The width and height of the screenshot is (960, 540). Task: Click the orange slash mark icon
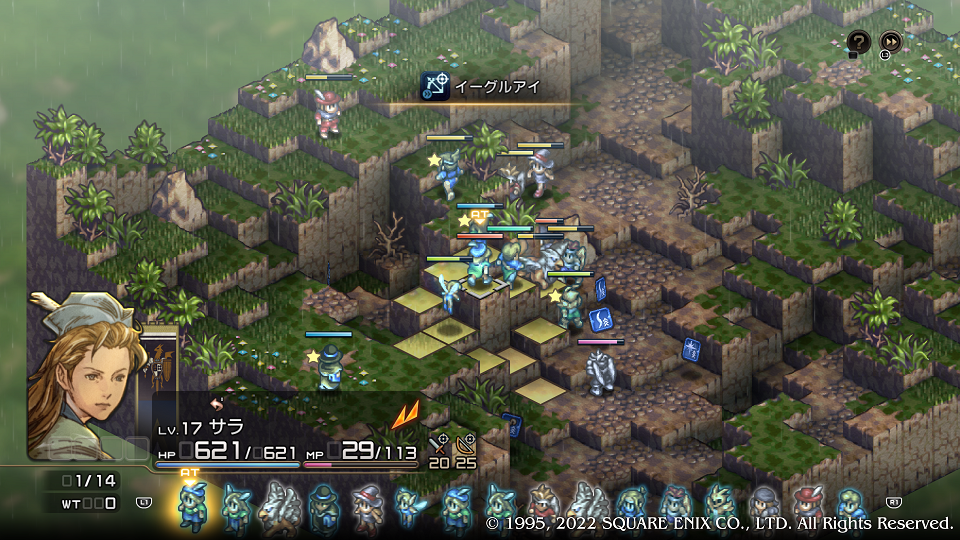click(405, 415)
